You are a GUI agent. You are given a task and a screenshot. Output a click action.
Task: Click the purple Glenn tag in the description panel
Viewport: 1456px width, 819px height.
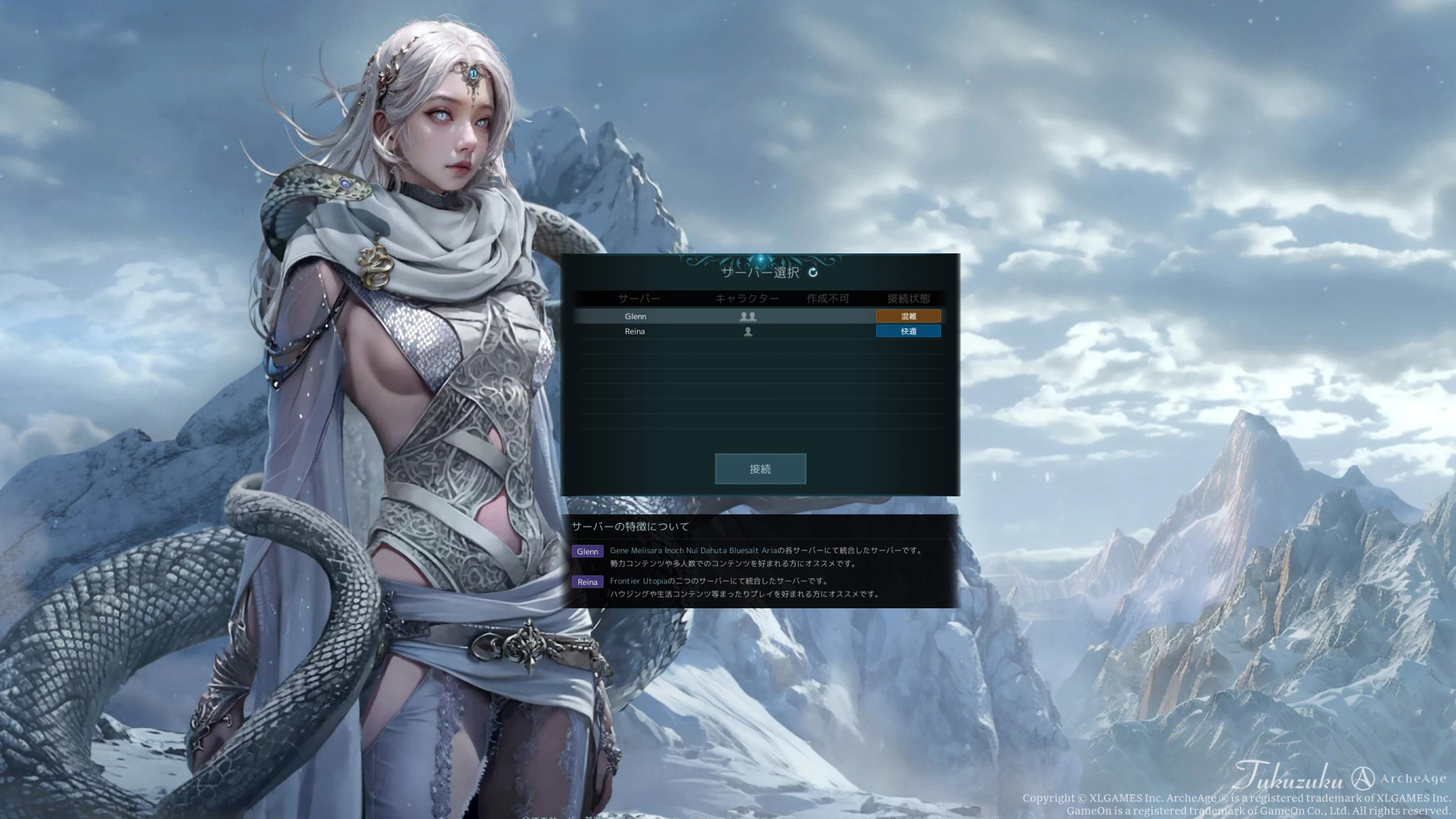tap(587, 551)
